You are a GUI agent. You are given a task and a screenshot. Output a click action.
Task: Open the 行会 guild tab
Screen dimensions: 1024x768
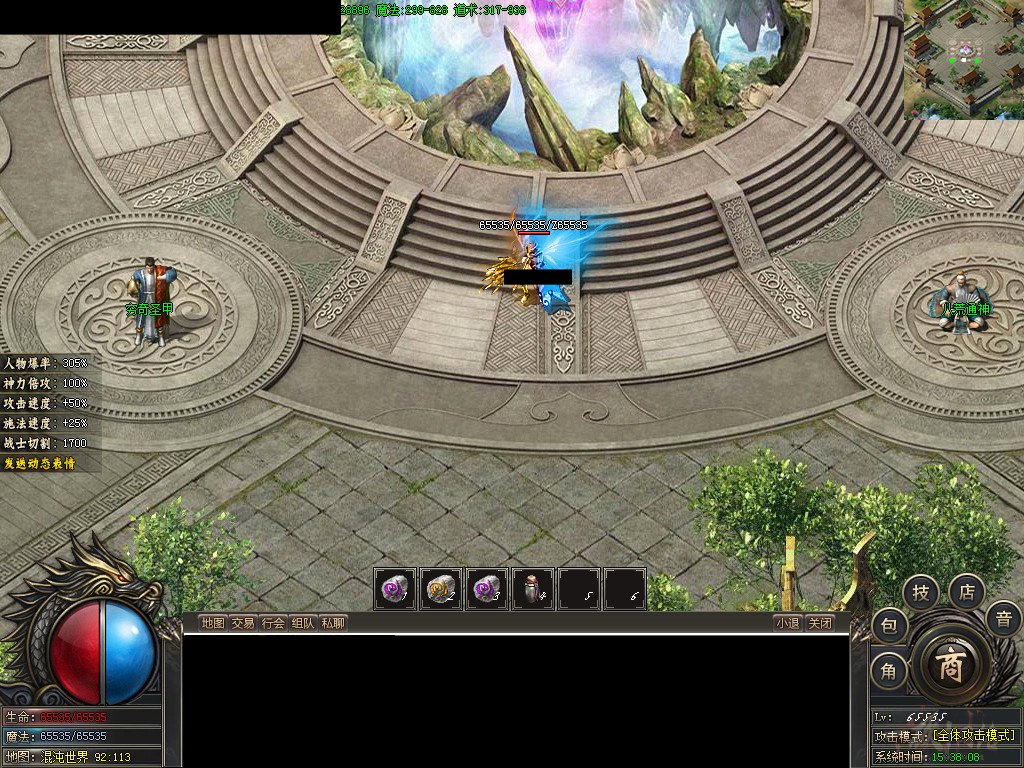tap(273, 623)
